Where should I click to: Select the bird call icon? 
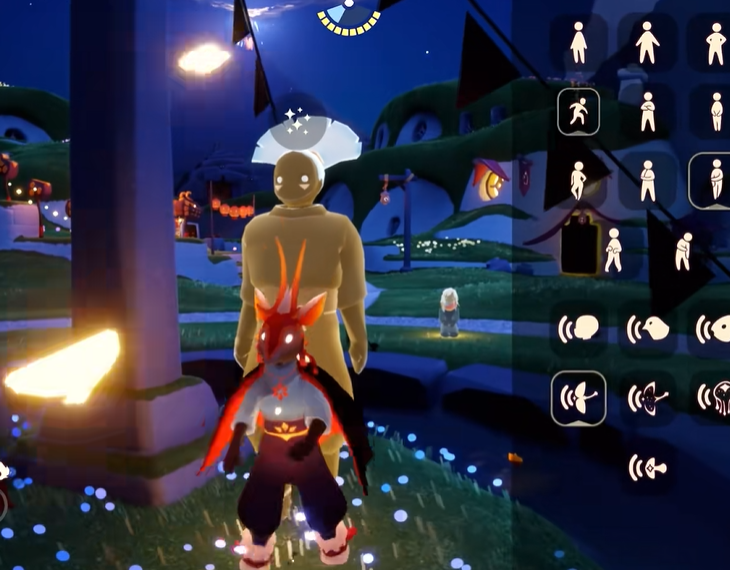tap(647, 329)
